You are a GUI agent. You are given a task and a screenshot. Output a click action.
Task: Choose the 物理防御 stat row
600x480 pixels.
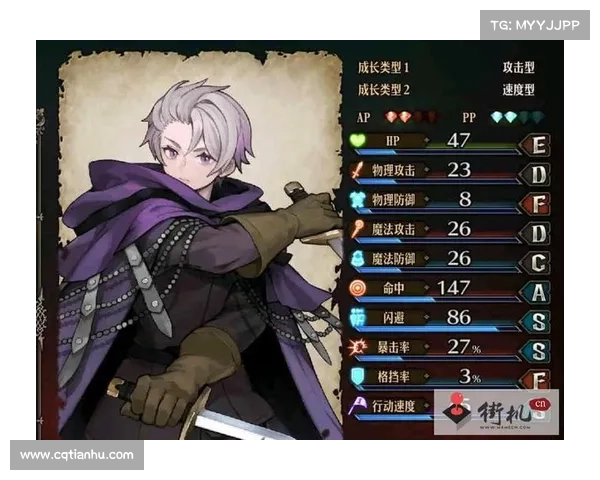coord(450,200)
